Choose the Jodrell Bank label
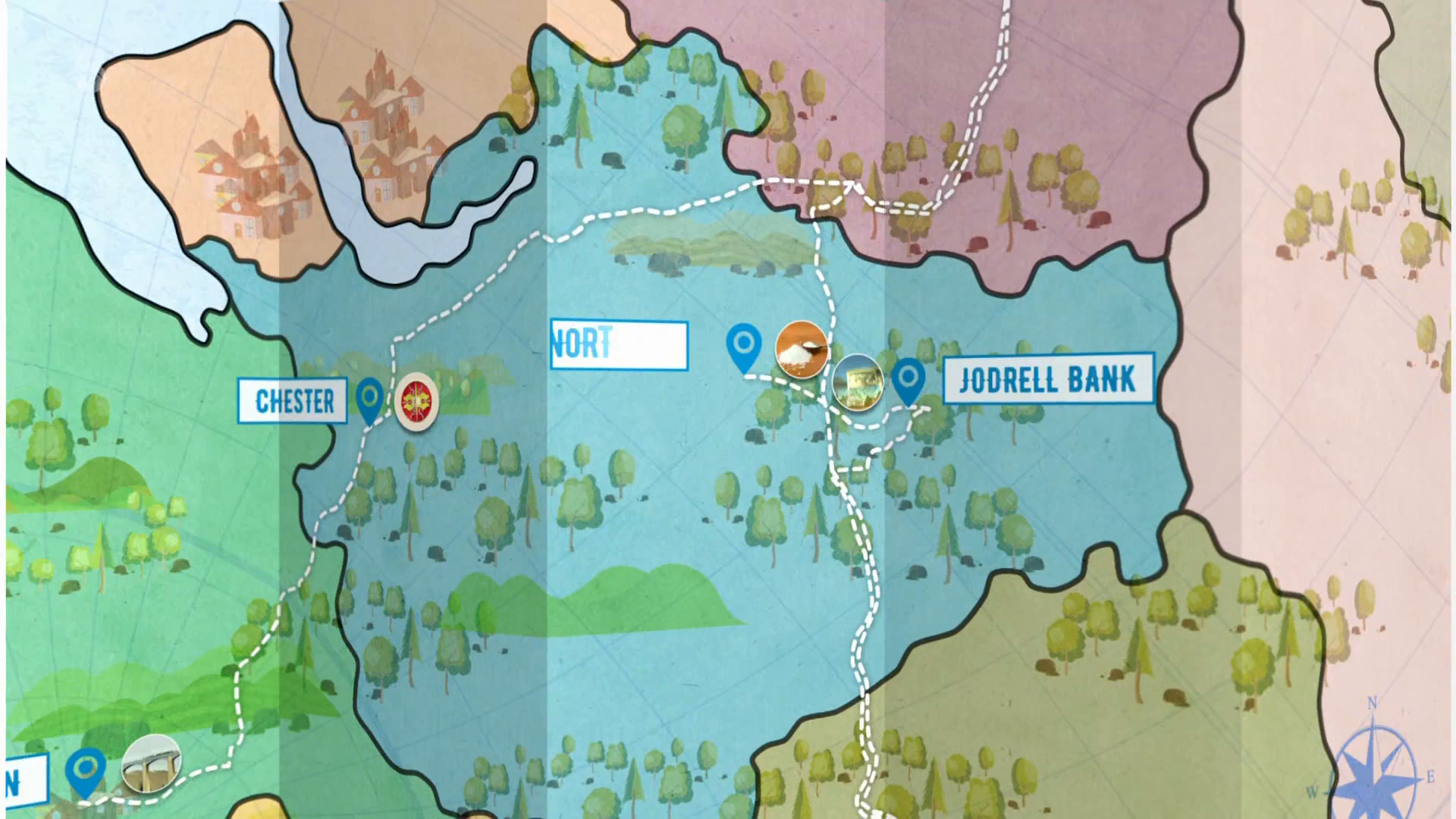 click(1048, 378)
